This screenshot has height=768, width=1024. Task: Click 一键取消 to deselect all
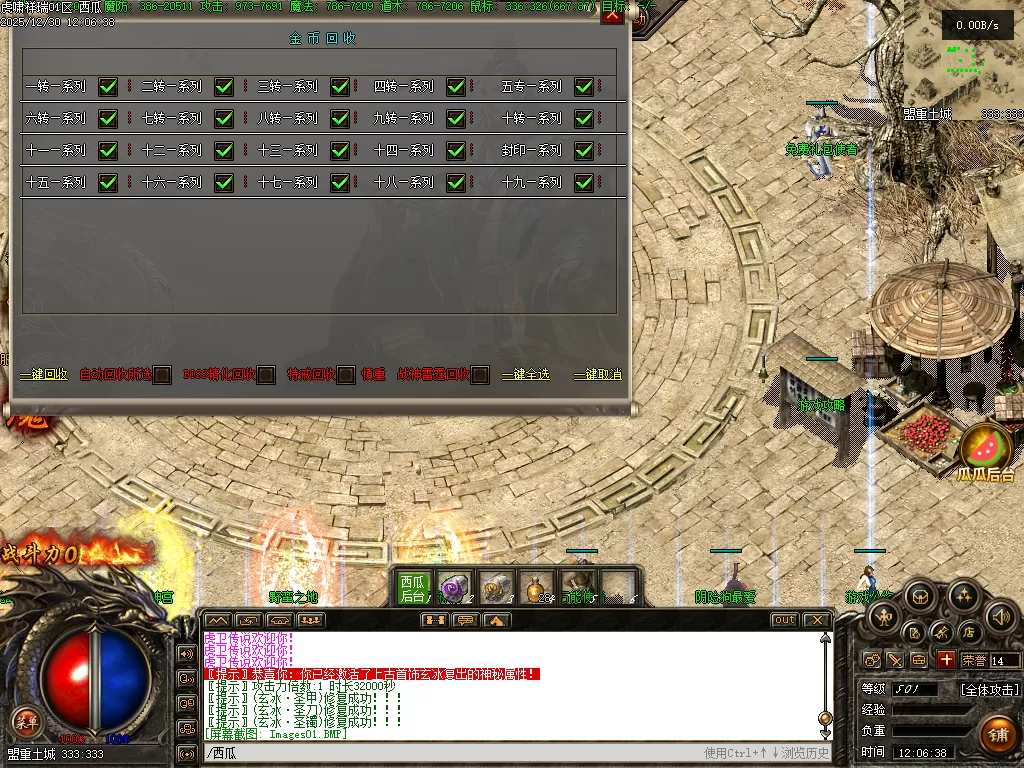point(598,375)
